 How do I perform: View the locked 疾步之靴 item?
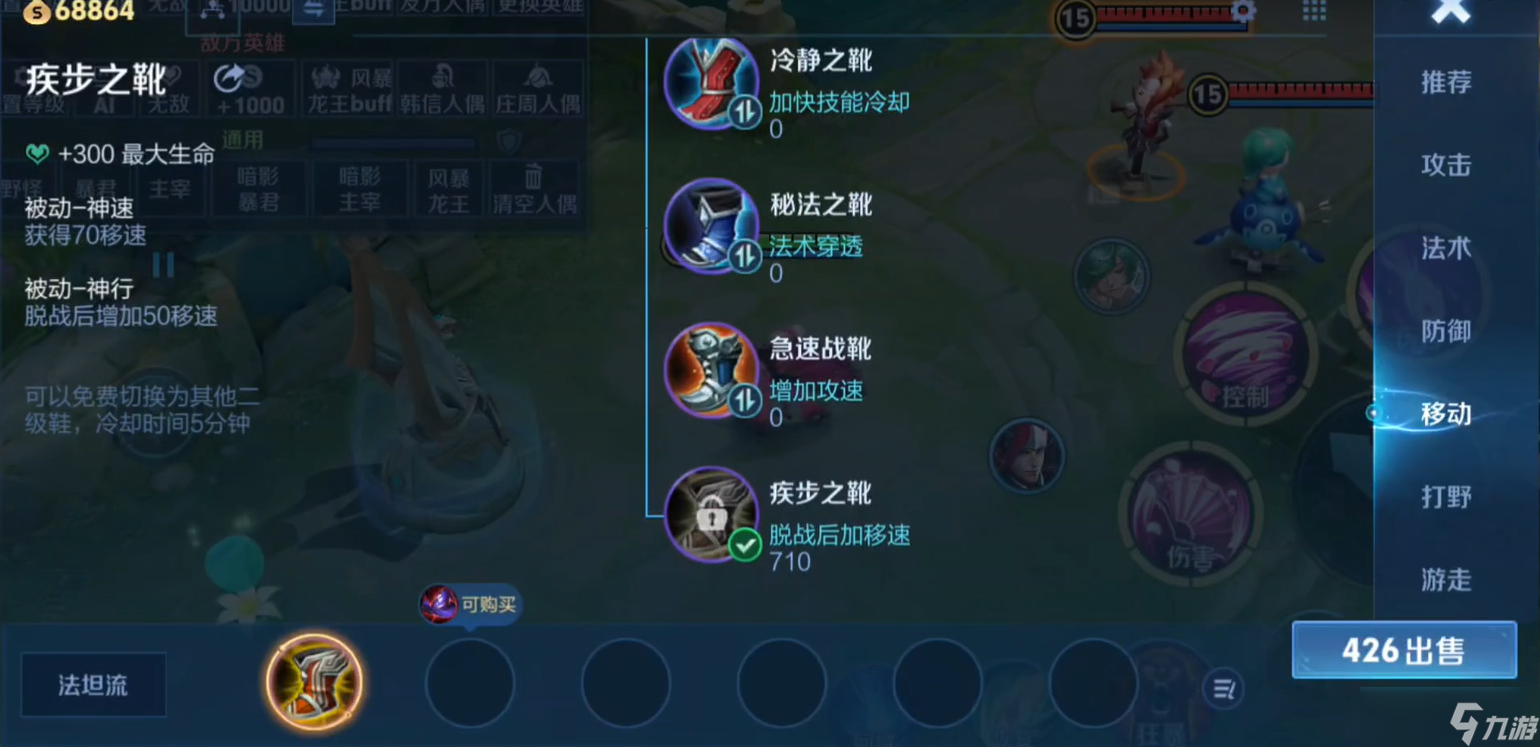713,515
